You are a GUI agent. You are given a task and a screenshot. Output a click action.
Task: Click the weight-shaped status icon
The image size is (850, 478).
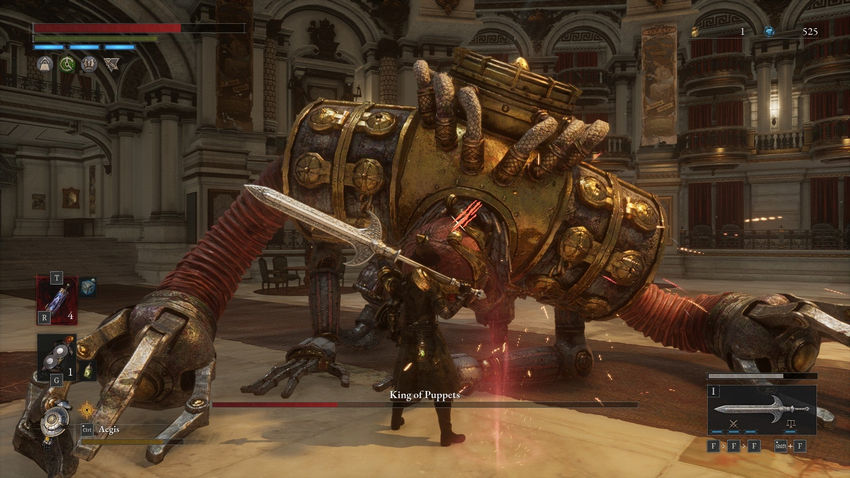tap(45, 64)
